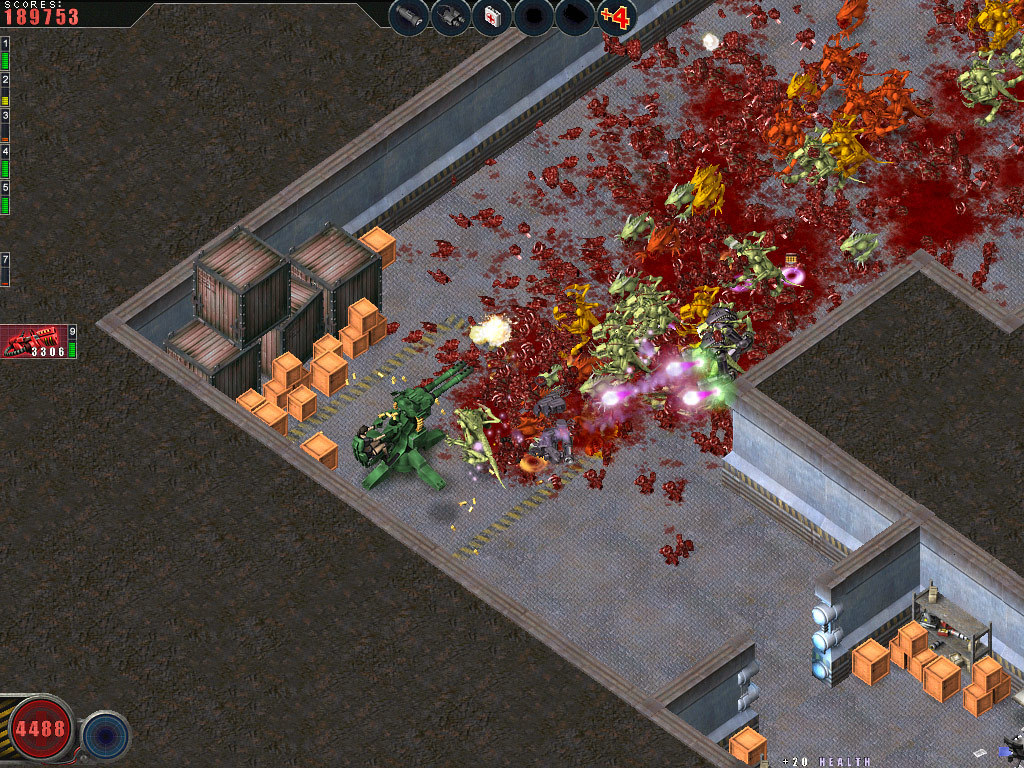Click the +4 lives bonus icon
Screen dimensions: 1024x768
[x=616, y=16]
